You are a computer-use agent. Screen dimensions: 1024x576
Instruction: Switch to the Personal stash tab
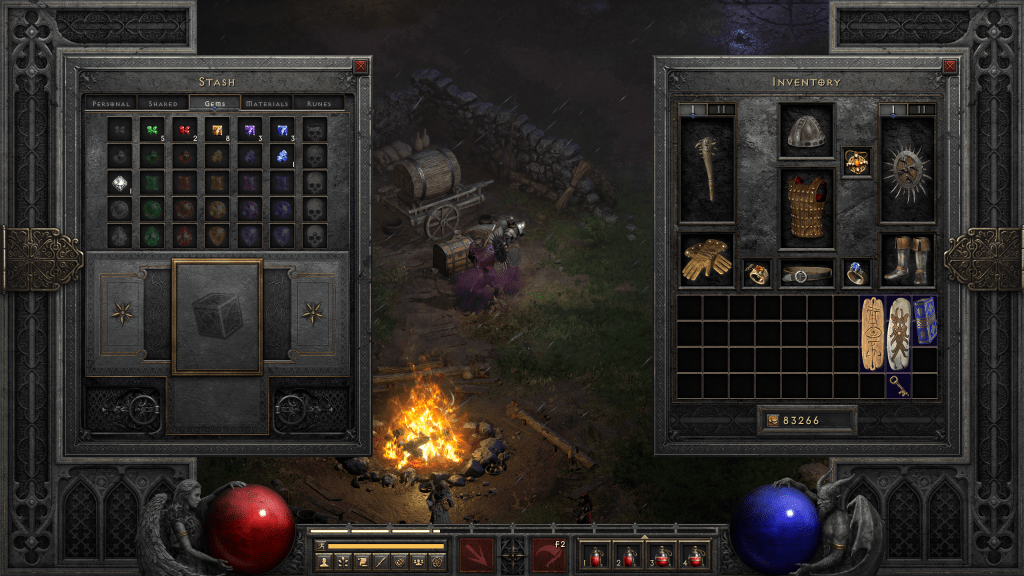(x=110, y=103)
